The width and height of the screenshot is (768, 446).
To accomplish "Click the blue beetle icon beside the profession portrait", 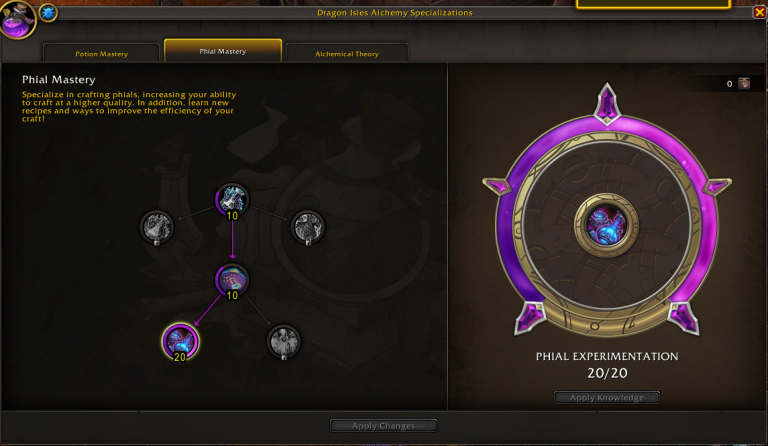I will click(48, 13).
